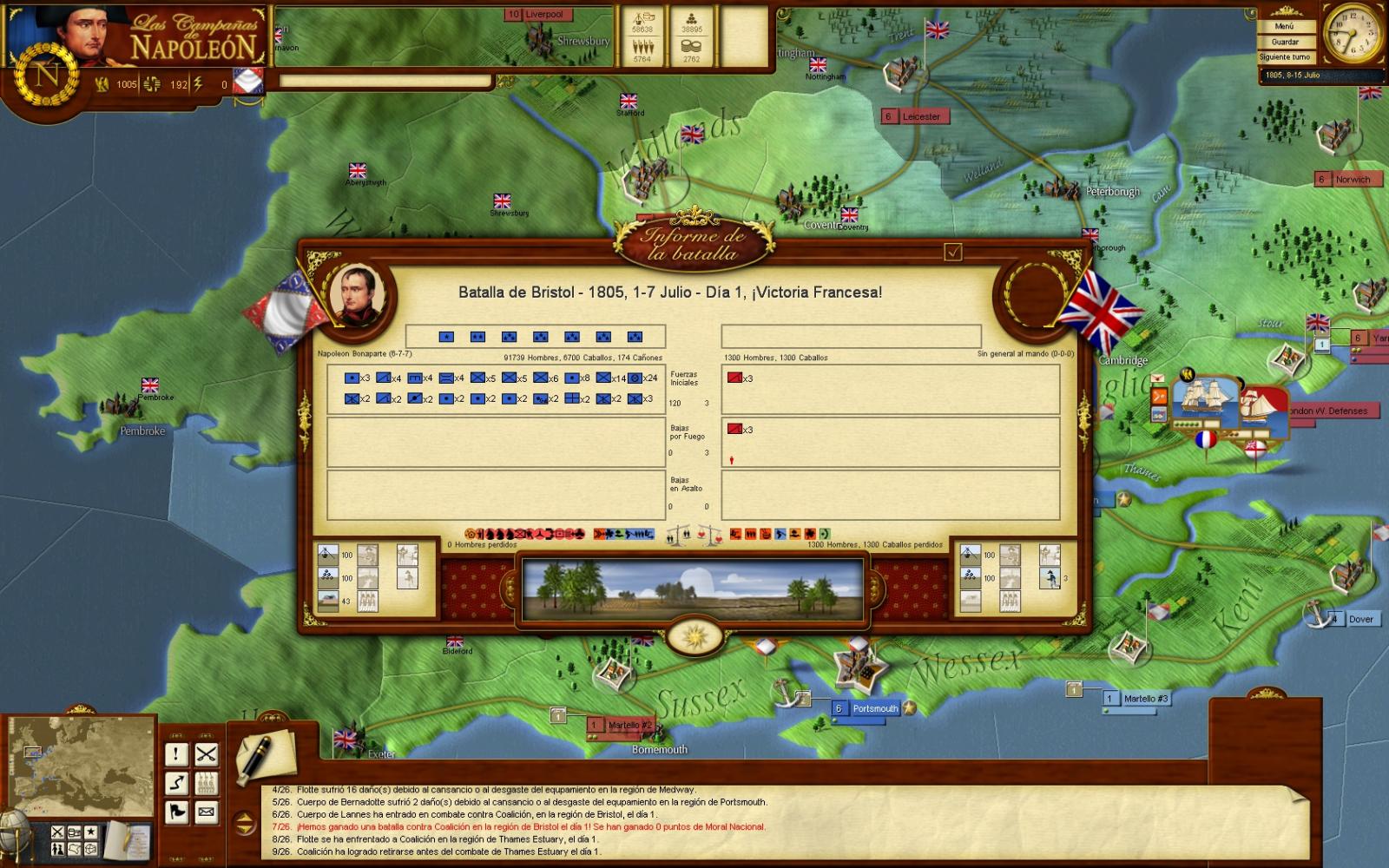1389x868 pixels.
Task: Select the Portsmouth city label
Action: tap(873, 708)
